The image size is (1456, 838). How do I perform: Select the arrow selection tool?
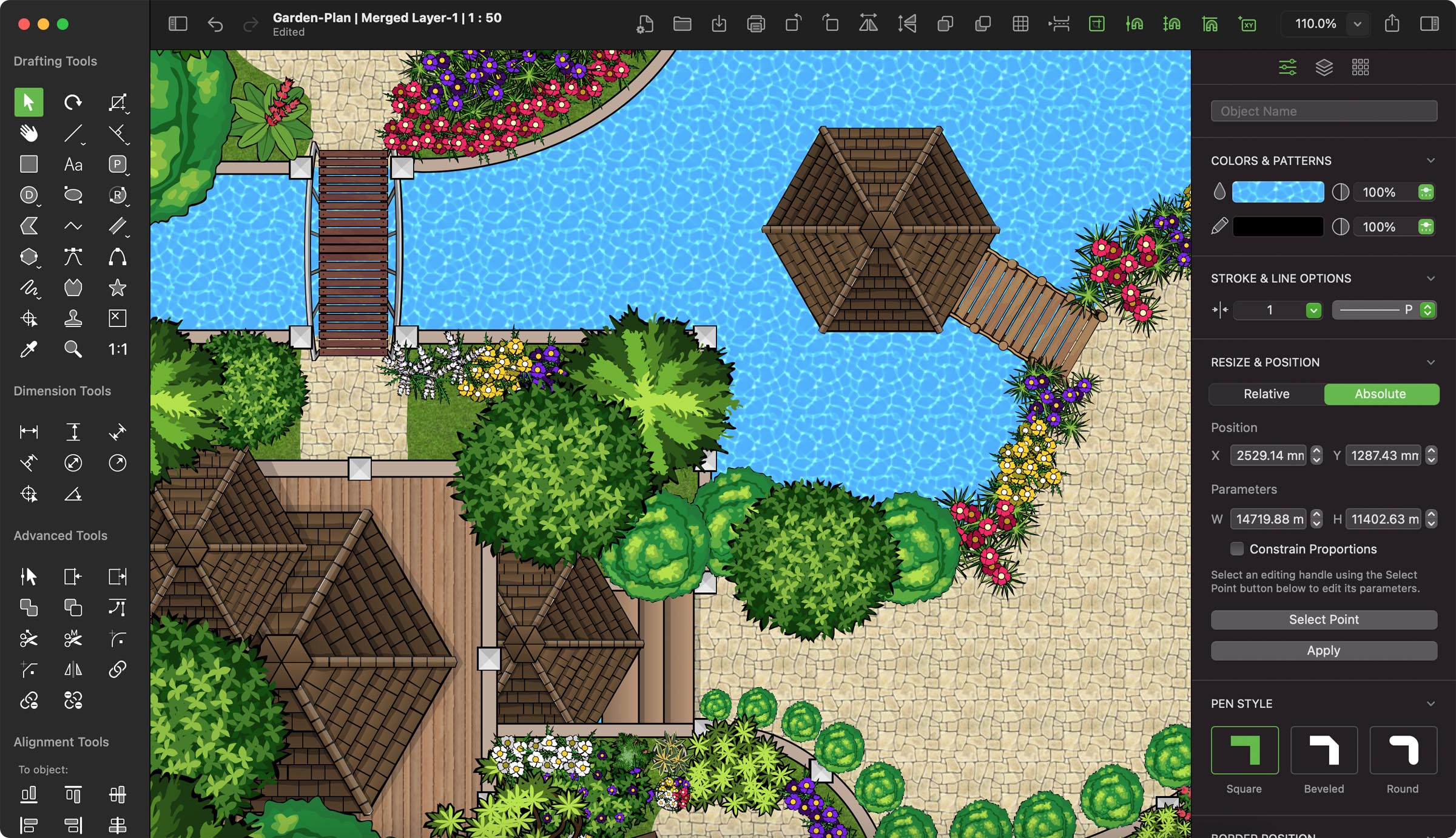coord(29,102)
